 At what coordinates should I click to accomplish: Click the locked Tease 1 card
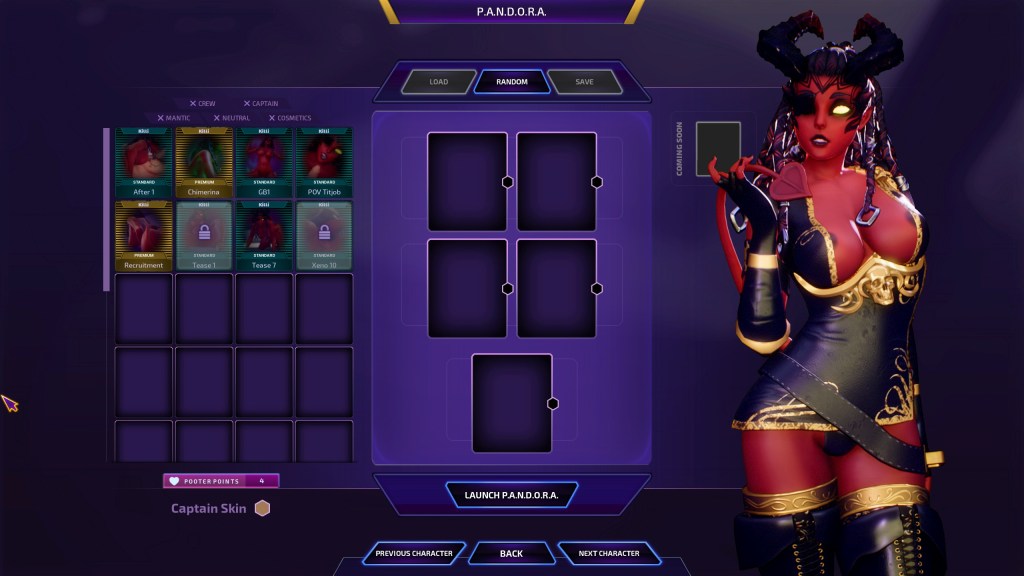tap(204, 235)
